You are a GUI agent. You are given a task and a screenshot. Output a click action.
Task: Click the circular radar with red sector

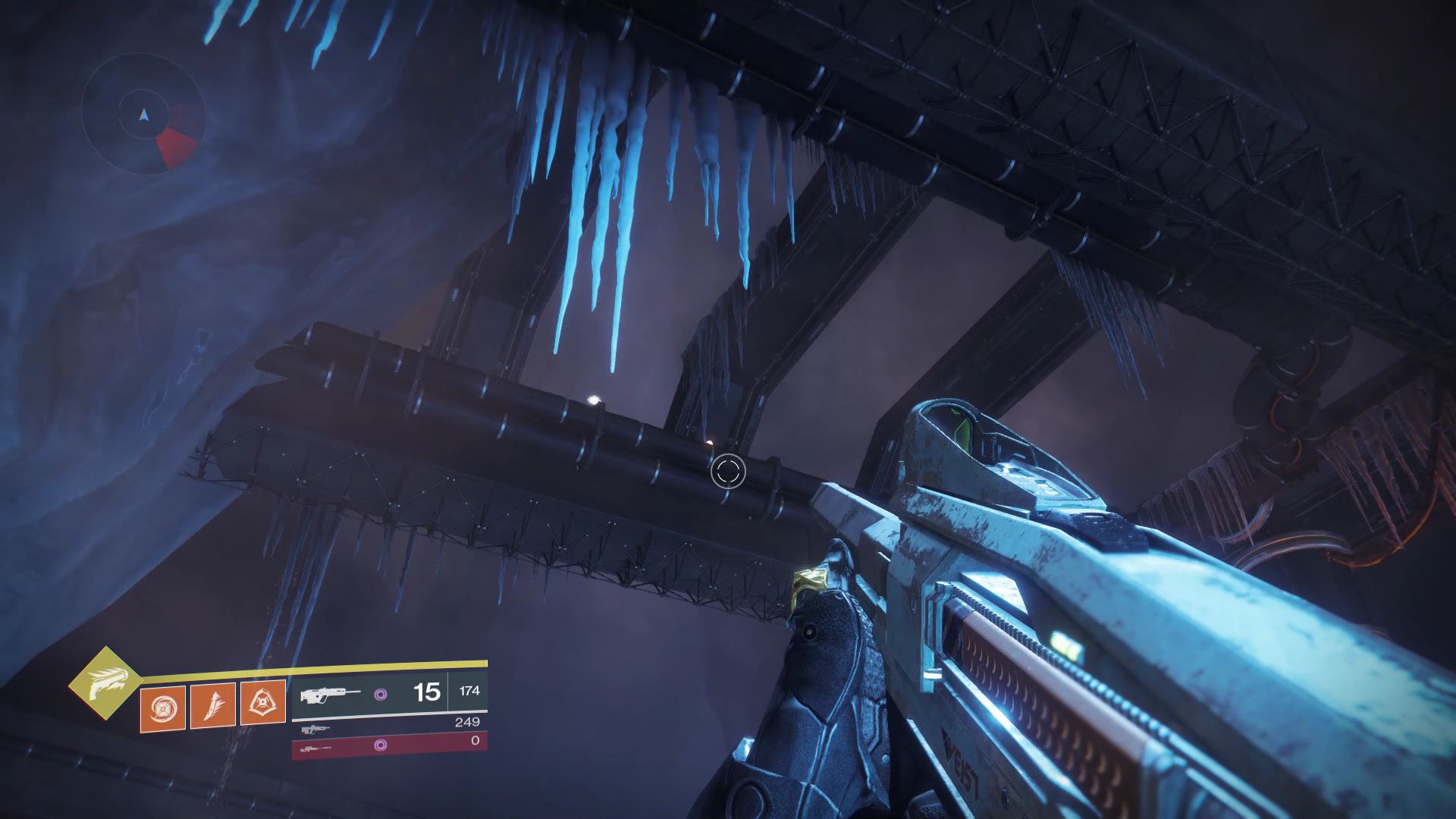(143, 115)
